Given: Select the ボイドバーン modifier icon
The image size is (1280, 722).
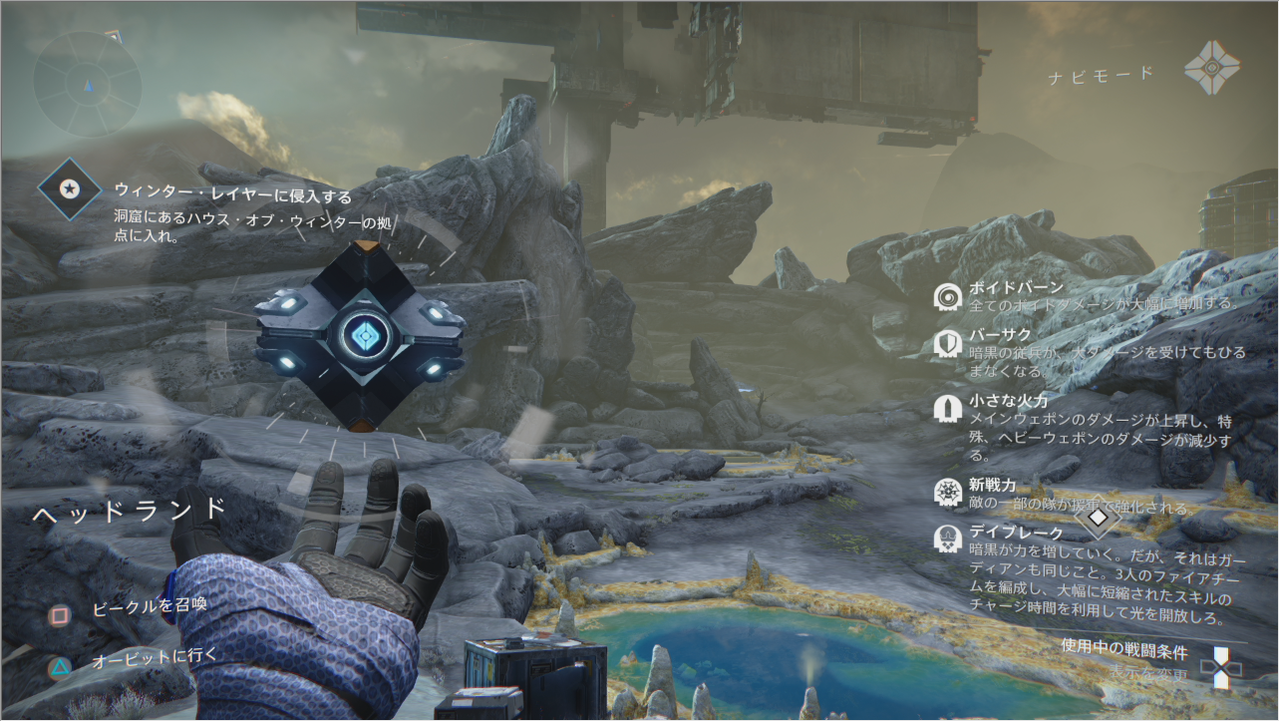Looking at the screenshot, I should [947, 296].
